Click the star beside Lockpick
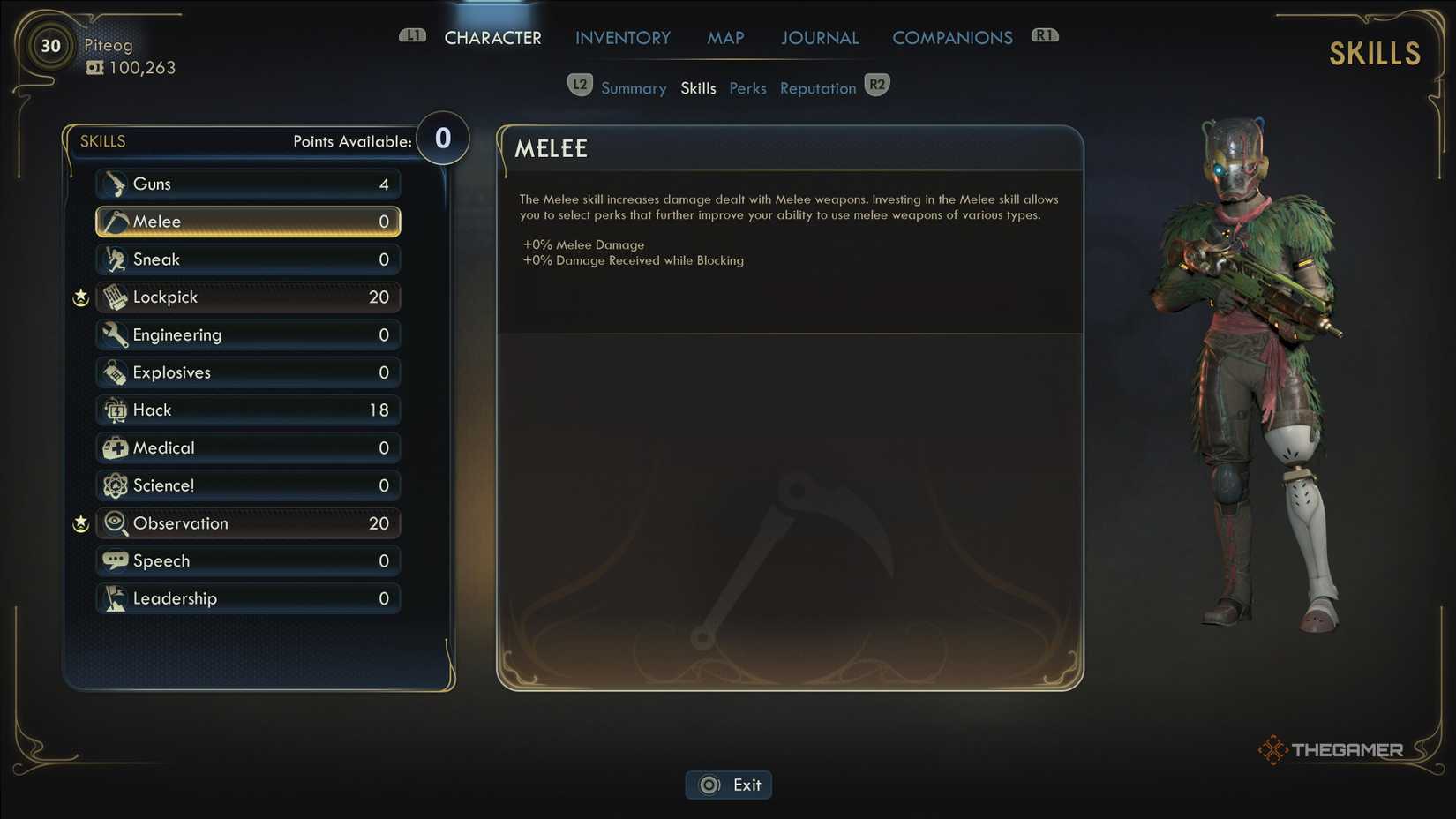 [x=80, y=297]
